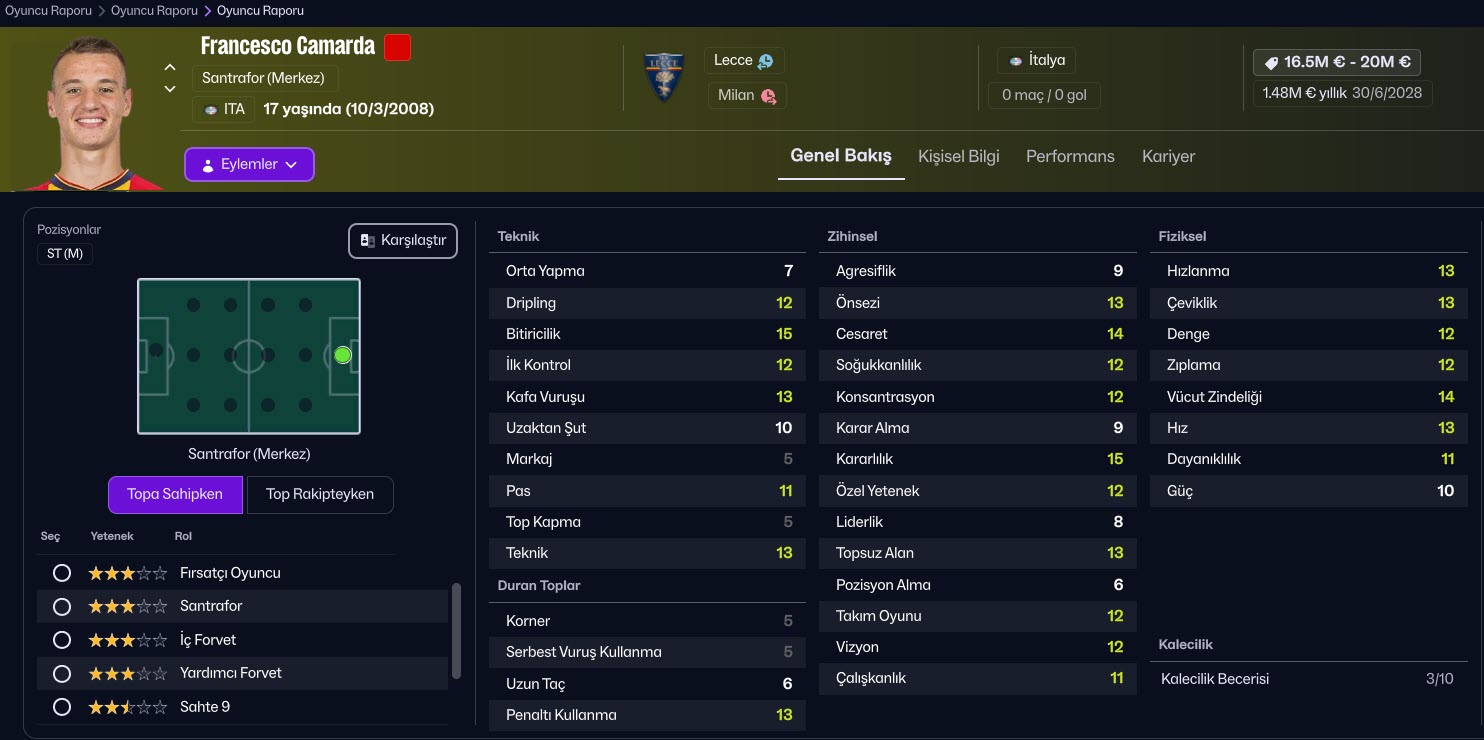Click the first Oyuncu Raporu breadcrumb
This screenshot has height=740, width=1484.
pyautogui.click(x=48, y=11)
